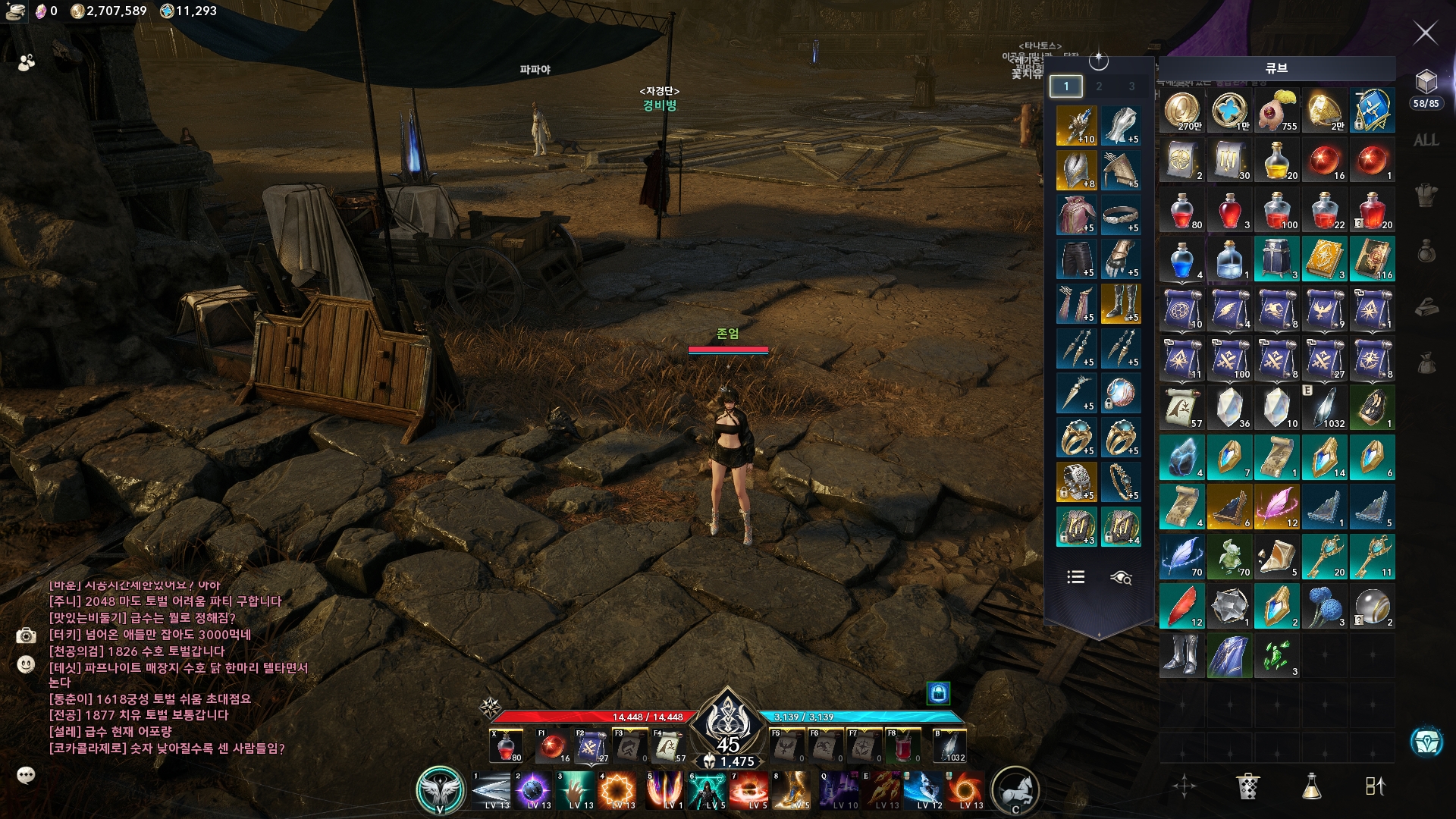Open the chat speech bubble button

pos(27,775)
